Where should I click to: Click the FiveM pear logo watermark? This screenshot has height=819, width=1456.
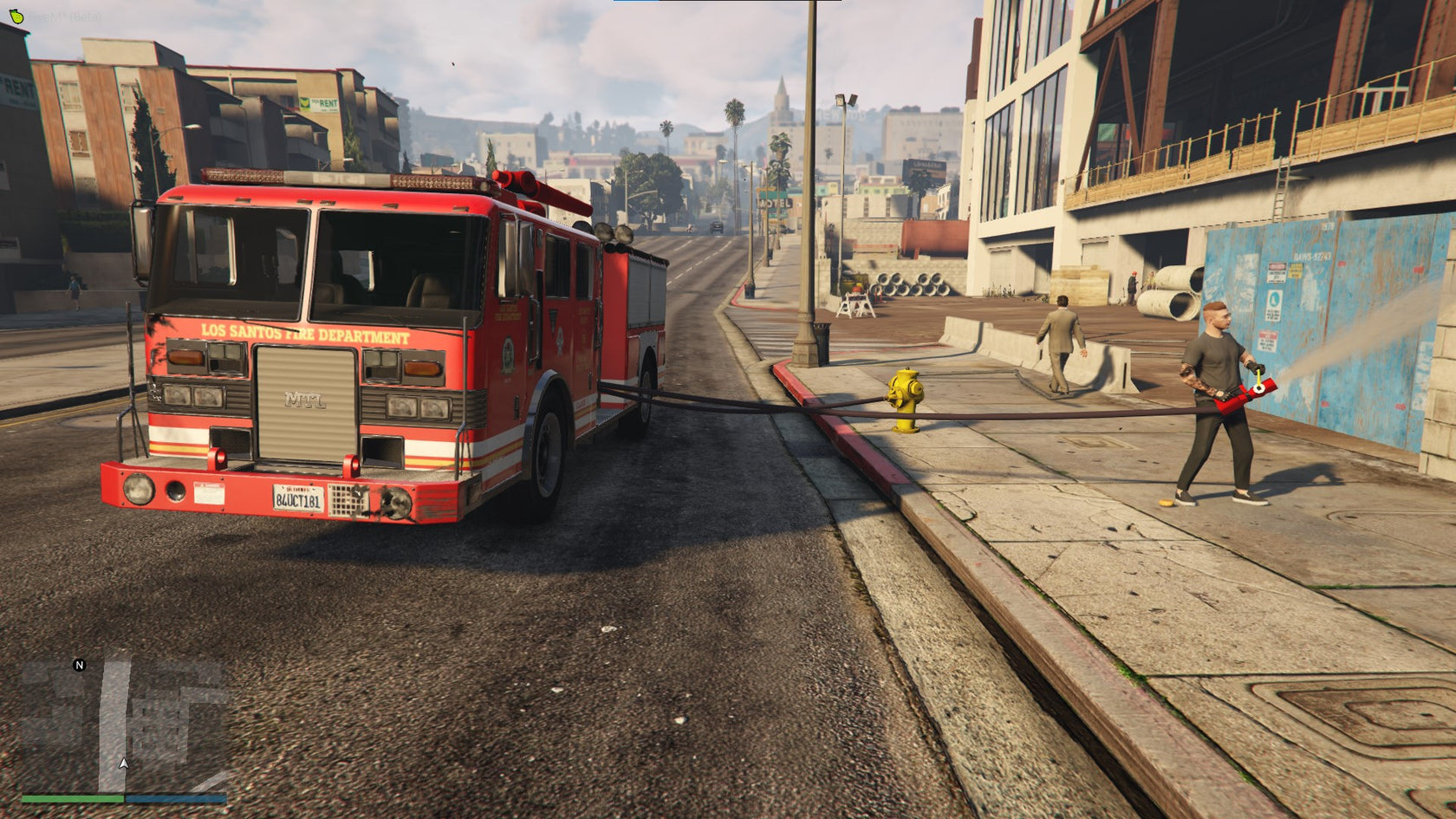(17, 15)
